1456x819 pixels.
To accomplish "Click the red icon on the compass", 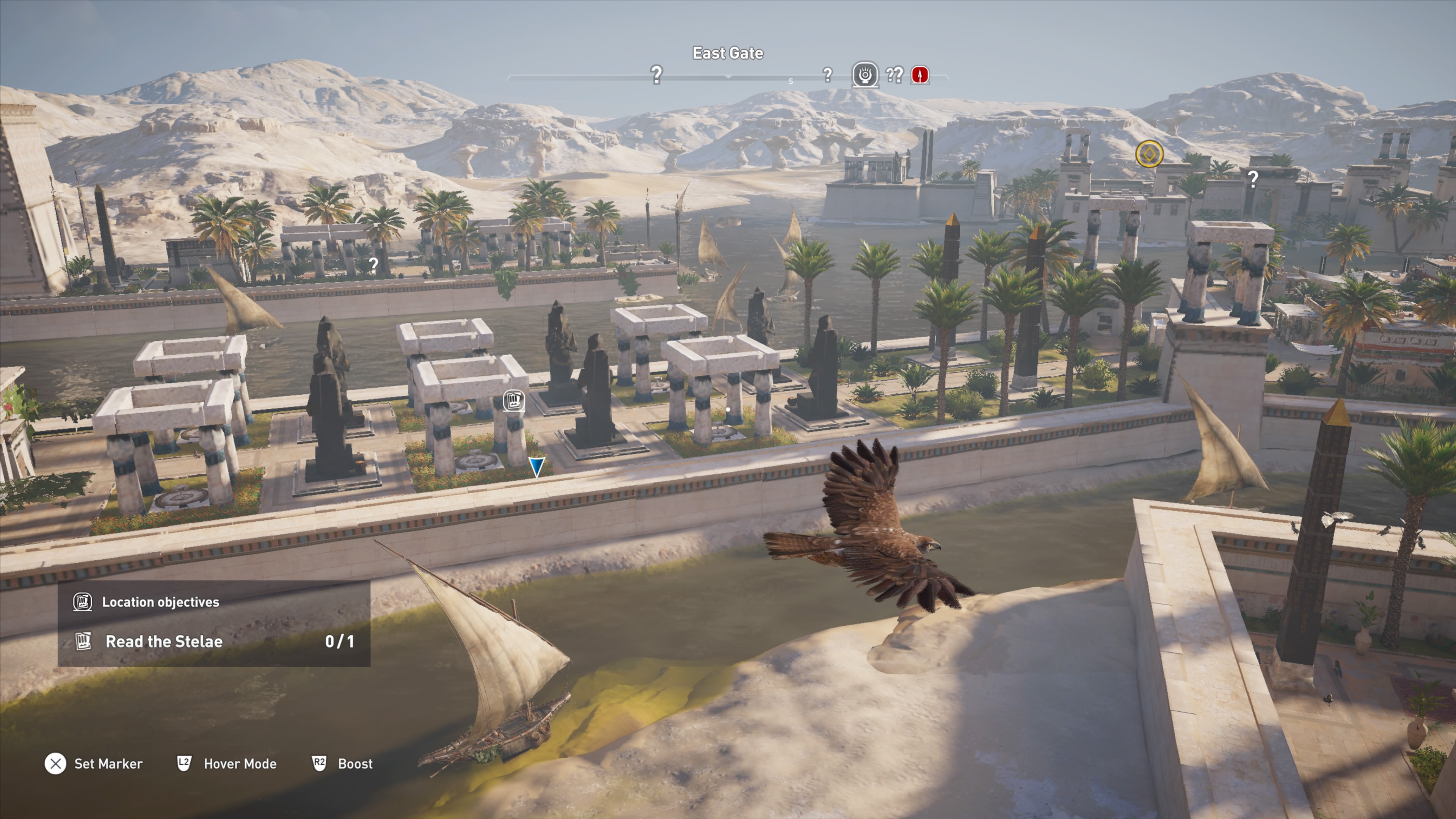I will pyautogui.click(x=919, y=75).
